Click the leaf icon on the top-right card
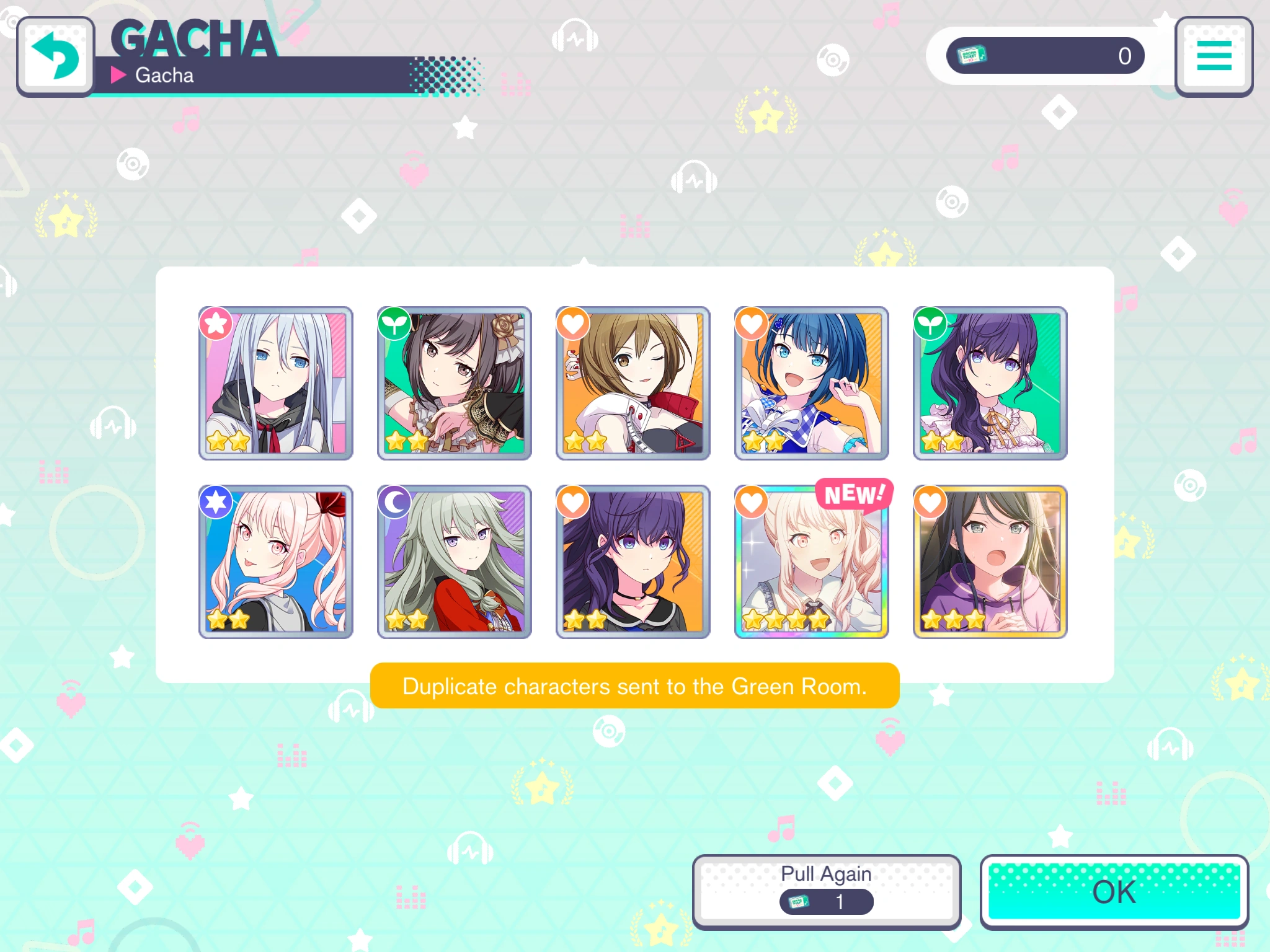 [x=930, y=324]
